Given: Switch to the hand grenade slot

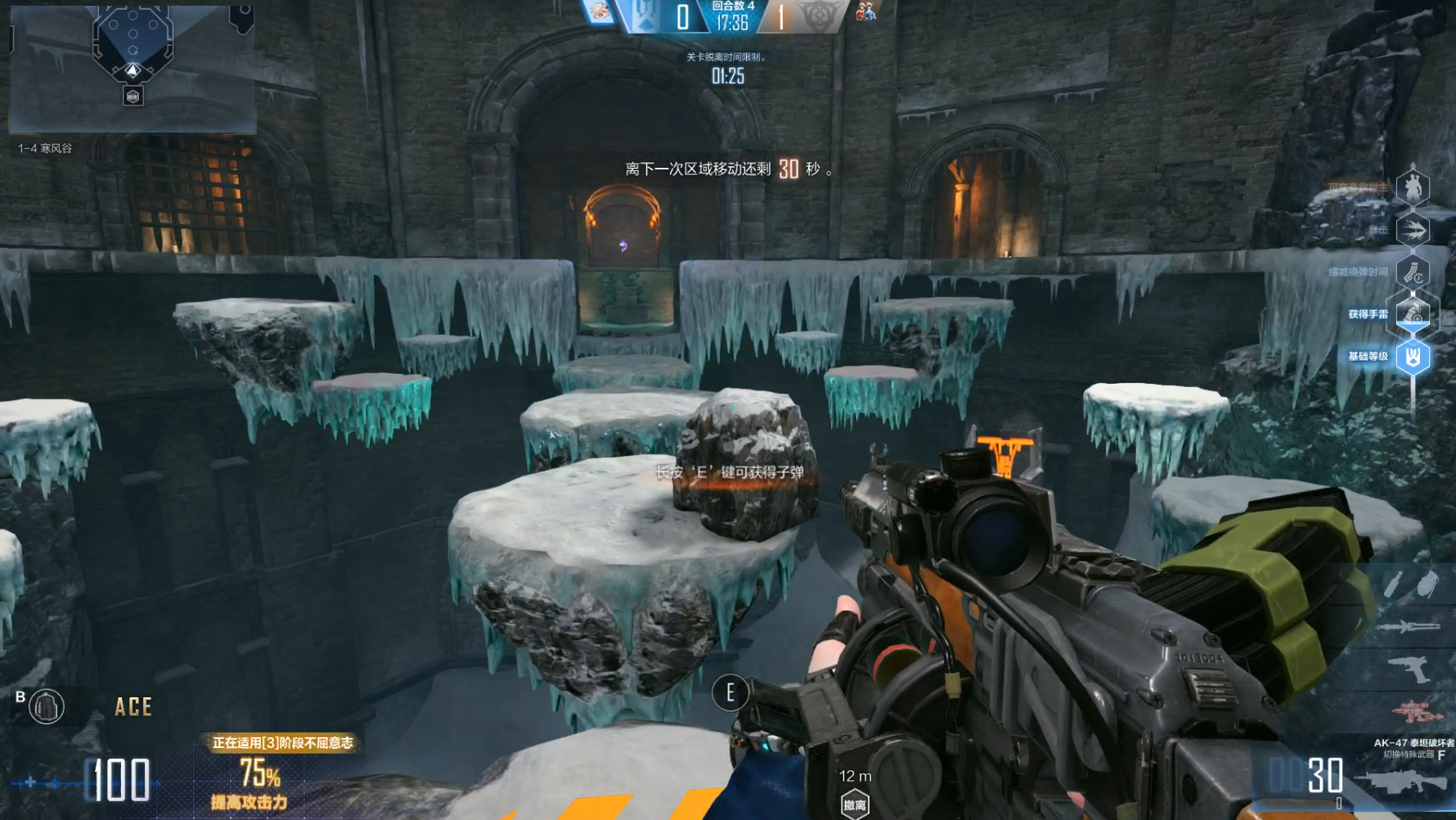Looking at the screenshot, I should (1427, 584).
